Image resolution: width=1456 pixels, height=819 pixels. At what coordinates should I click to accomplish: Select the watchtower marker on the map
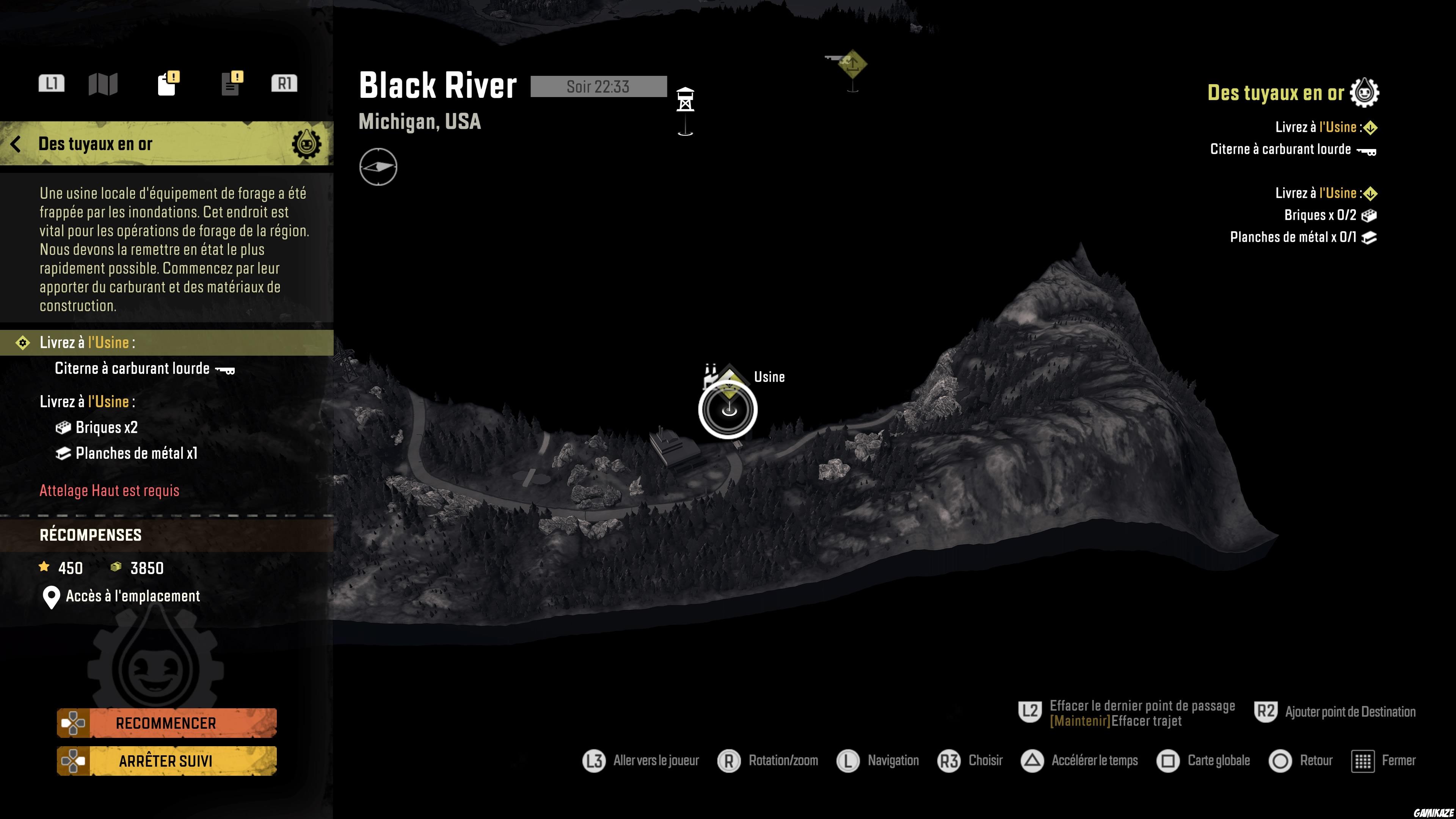685,100
